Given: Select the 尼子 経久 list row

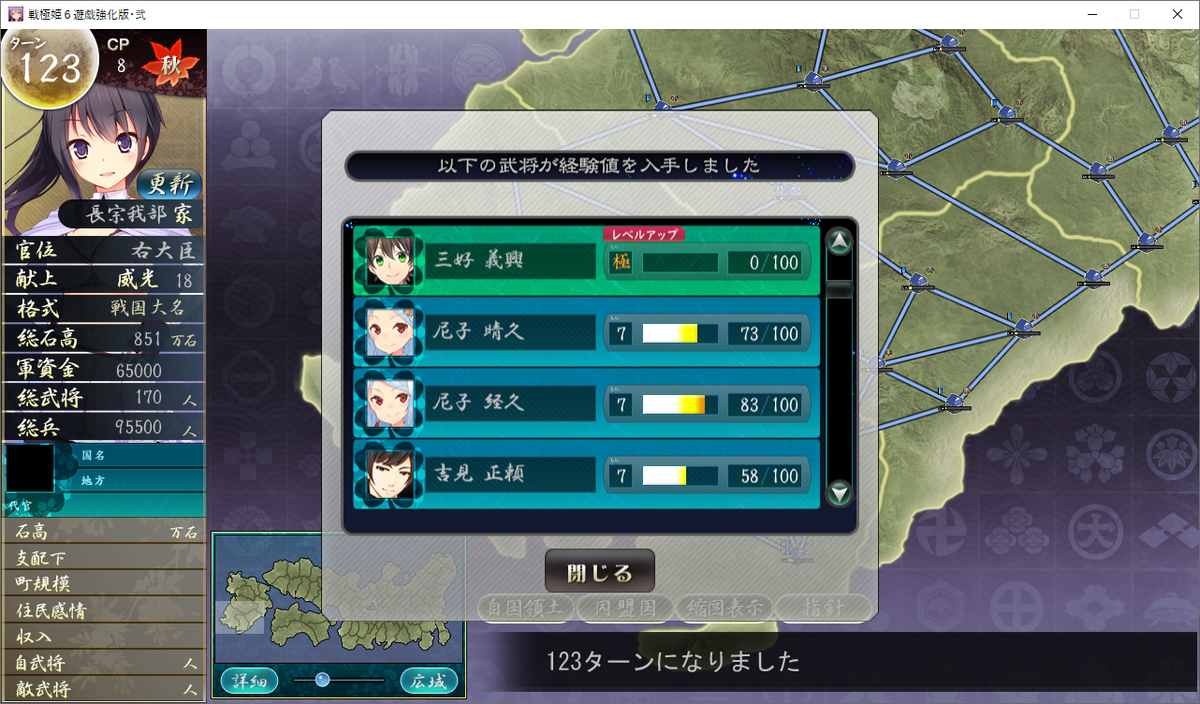Looking at the screenshot, I should click(x=586, y=404).
